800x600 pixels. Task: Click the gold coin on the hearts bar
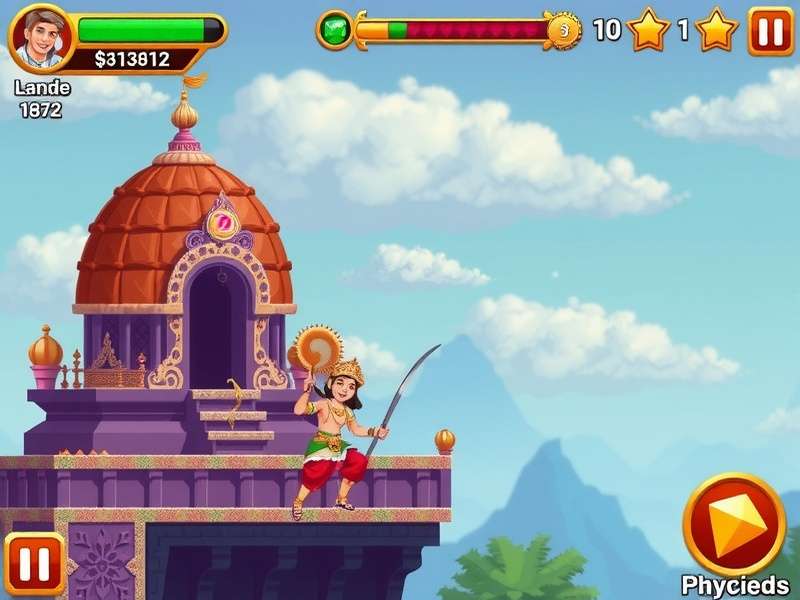tap(563, 31)
